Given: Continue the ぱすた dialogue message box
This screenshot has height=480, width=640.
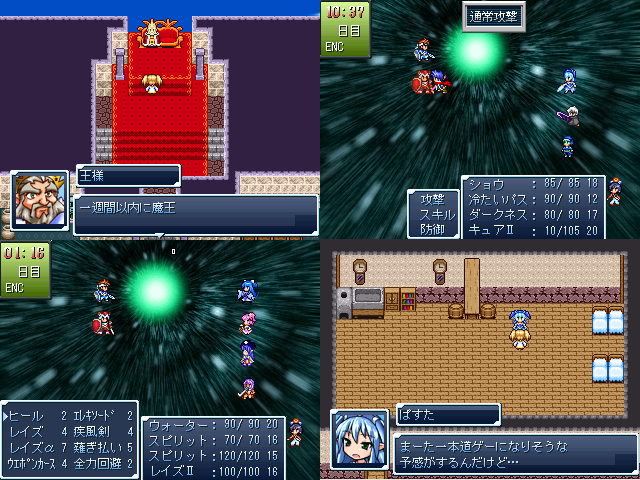Looking at the screenshot, I should 514,453.
